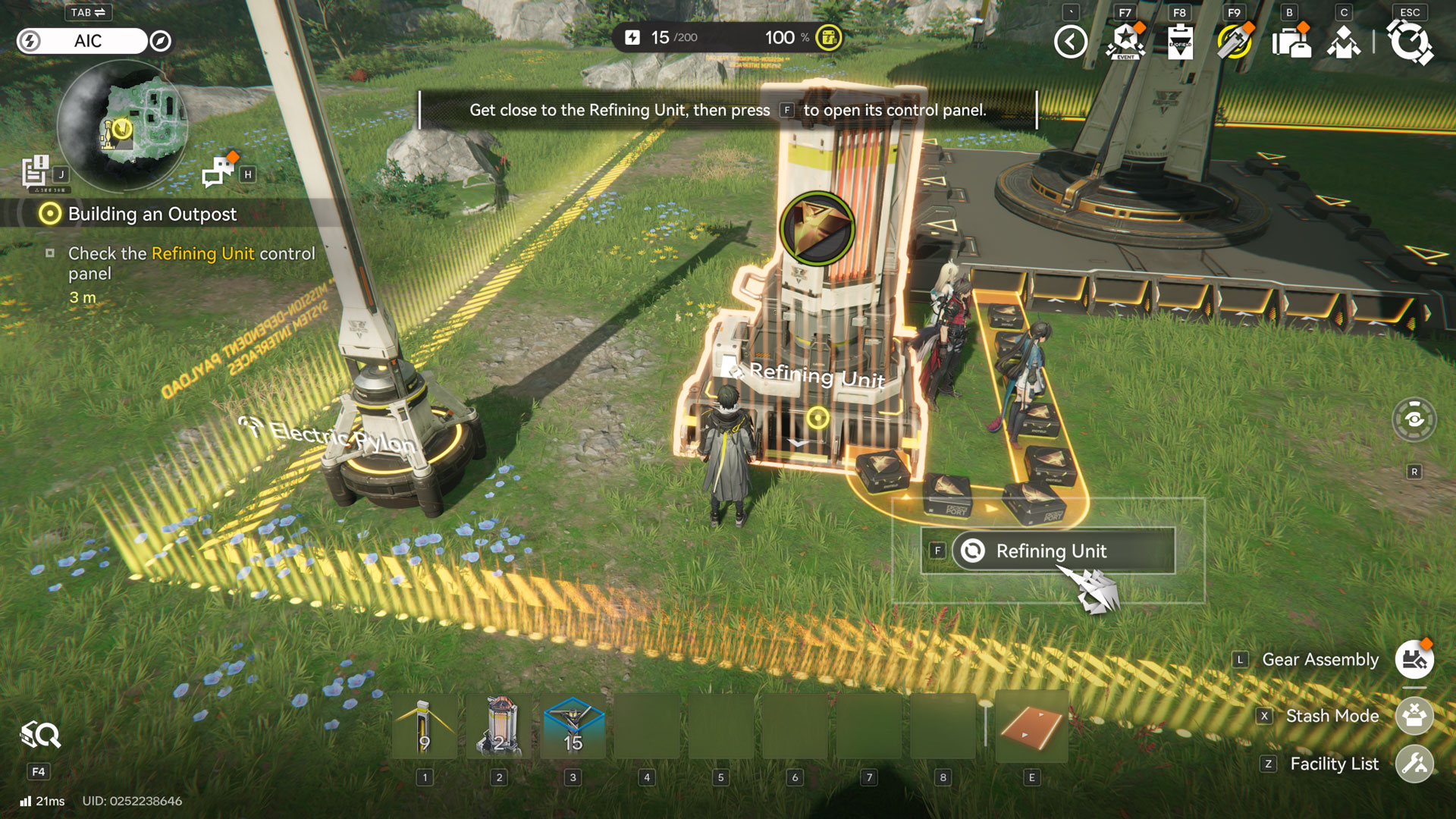This screenshot has height=819, width=1456.
Task: Open the chat speech-bubble icon
Action: [x=218, y=171]
